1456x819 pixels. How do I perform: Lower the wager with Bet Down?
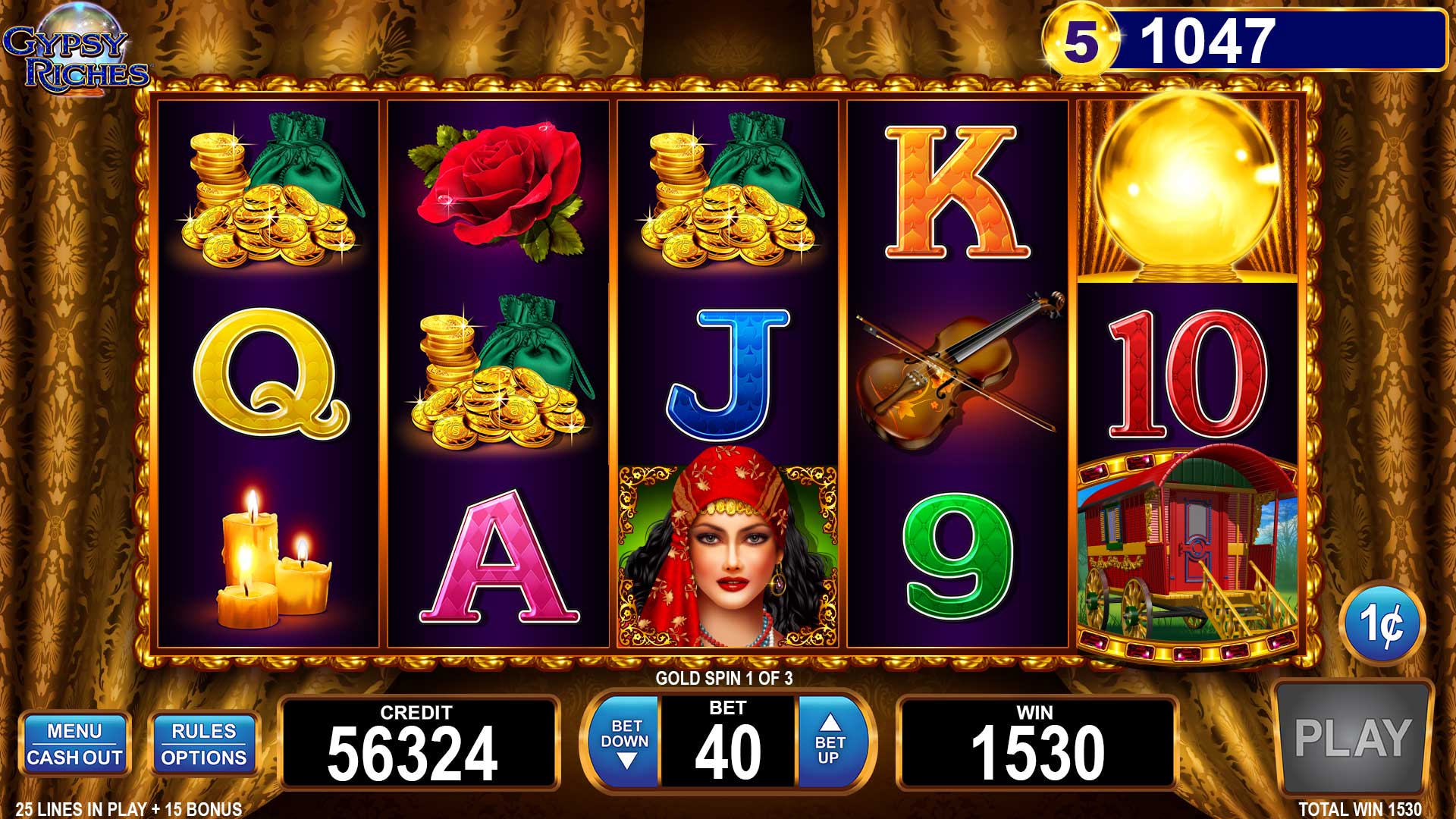pos(626,742)
